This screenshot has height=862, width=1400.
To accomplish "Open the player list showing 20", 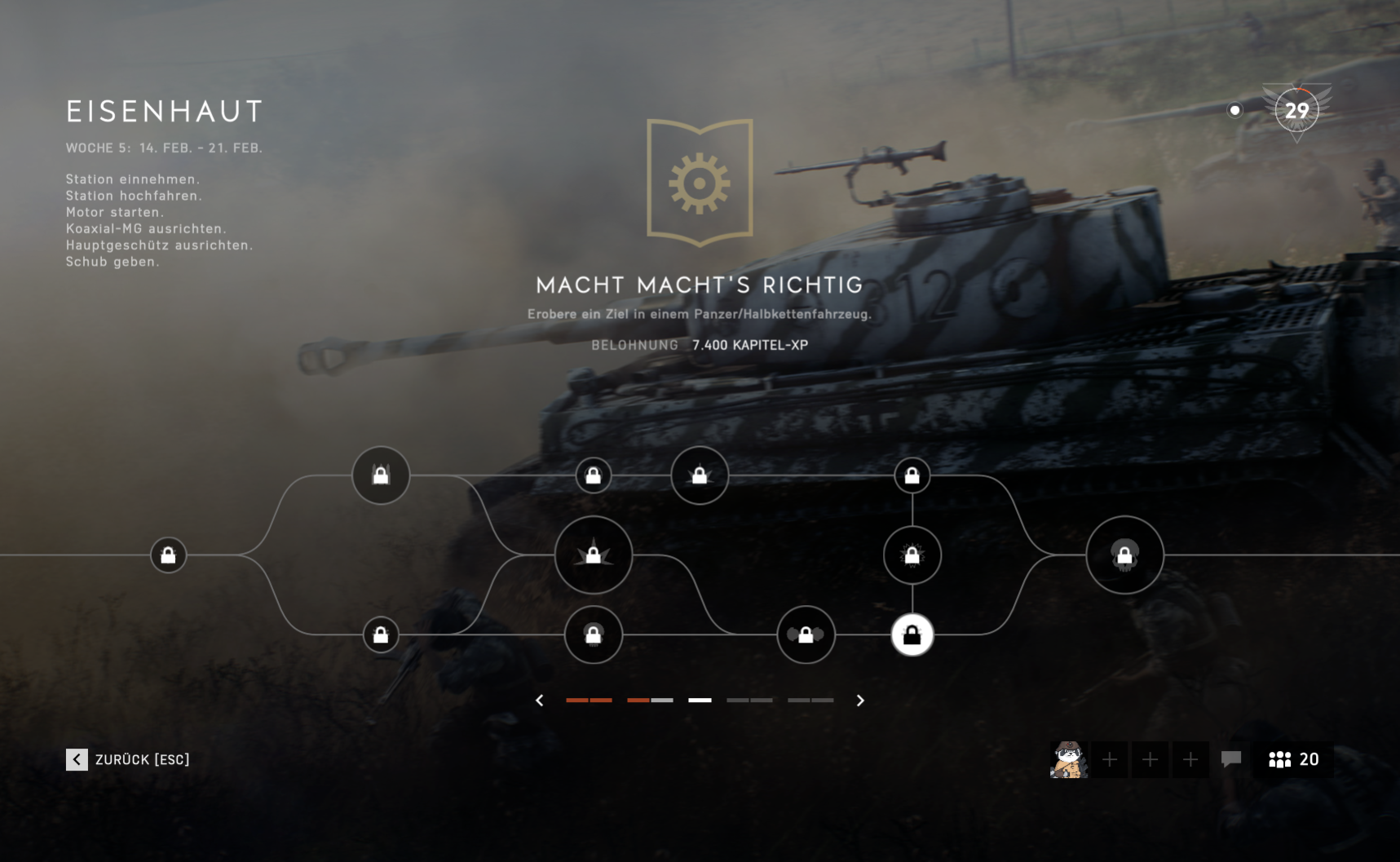I will click(1293, 760).
